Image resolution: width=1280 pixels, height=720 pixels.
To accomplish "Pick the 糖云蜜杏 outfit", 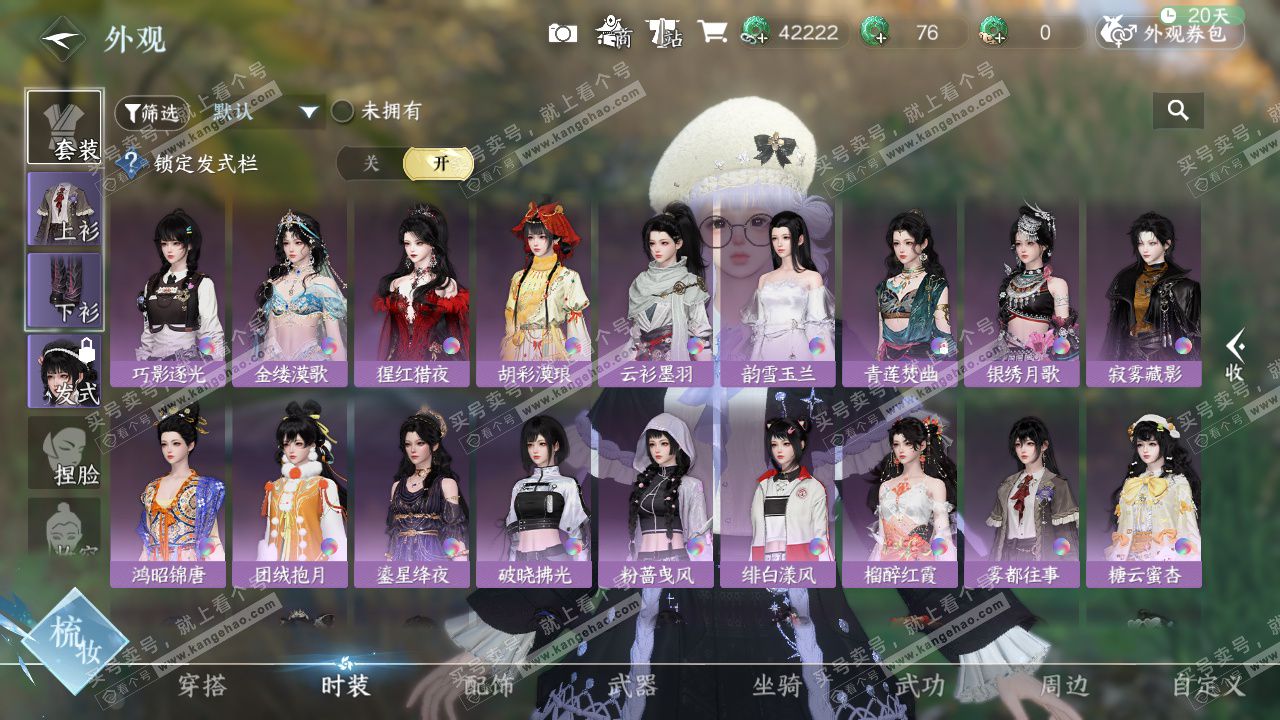I will (x=1144, y=494).
